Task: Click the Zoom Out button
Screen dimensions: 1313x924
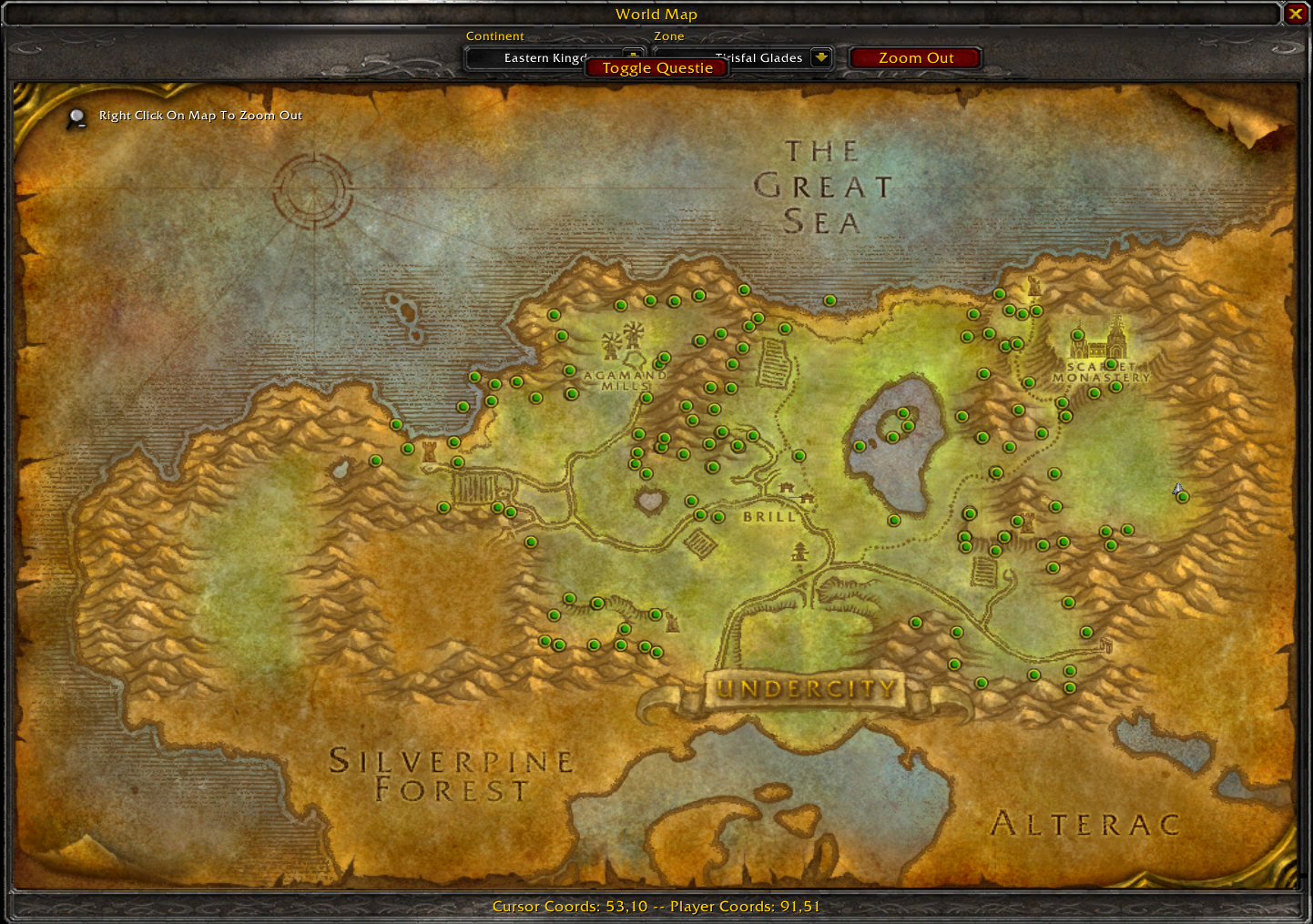Action: coord(915,58)
